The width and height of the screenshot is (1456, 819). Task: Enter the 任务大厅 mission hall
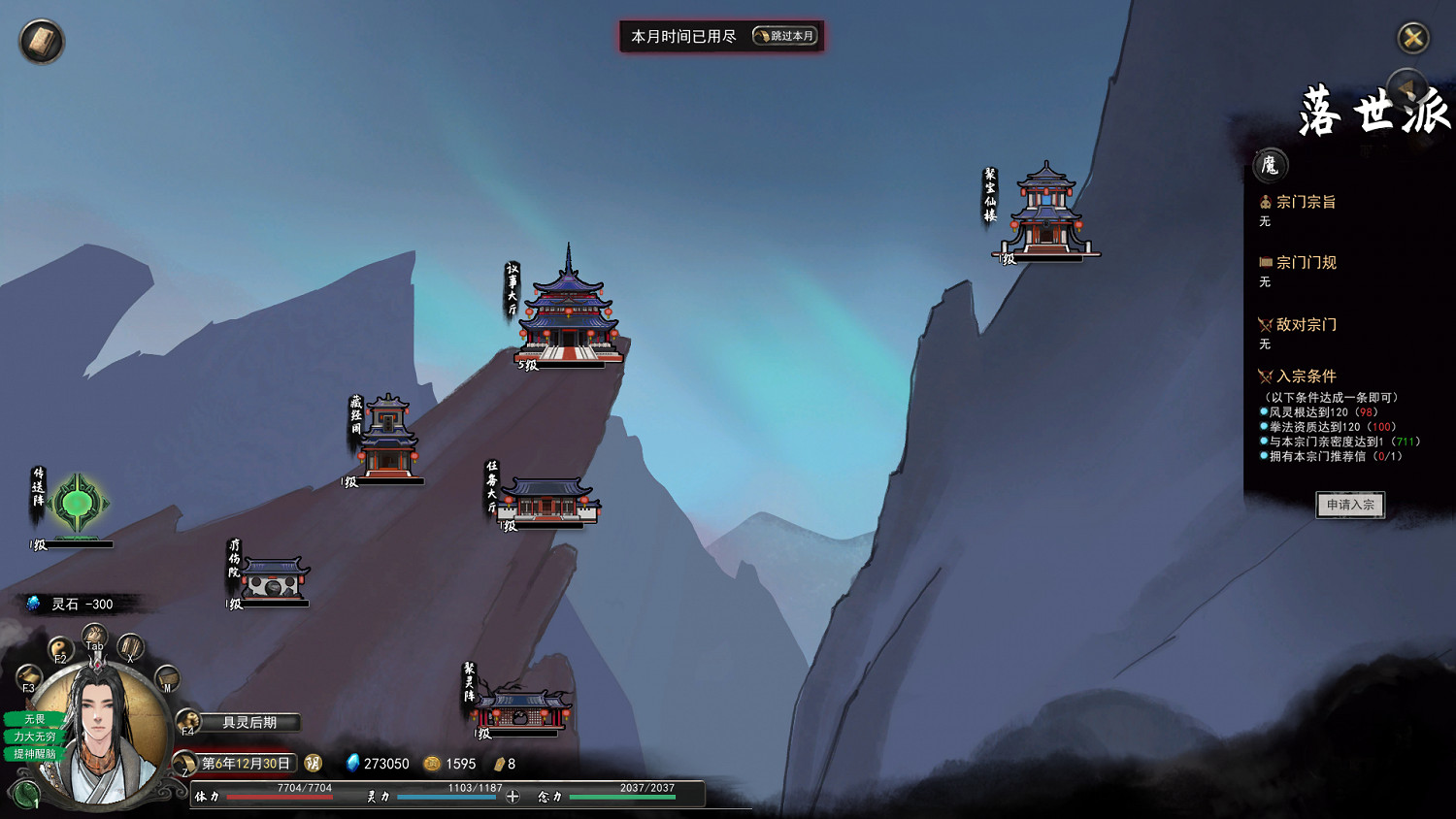pyautogui.click(x=547, y=500)
